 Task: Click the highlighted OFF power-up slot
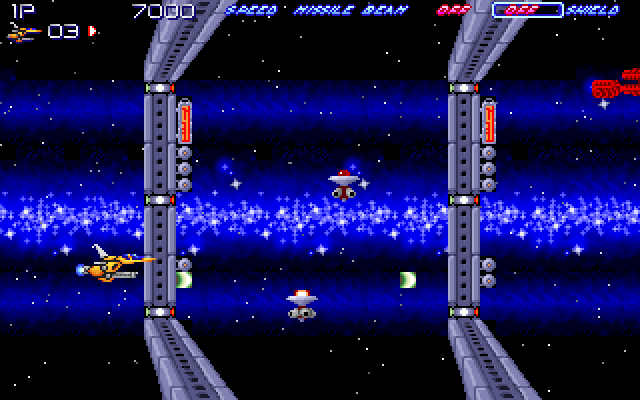[x=526, y=11]
